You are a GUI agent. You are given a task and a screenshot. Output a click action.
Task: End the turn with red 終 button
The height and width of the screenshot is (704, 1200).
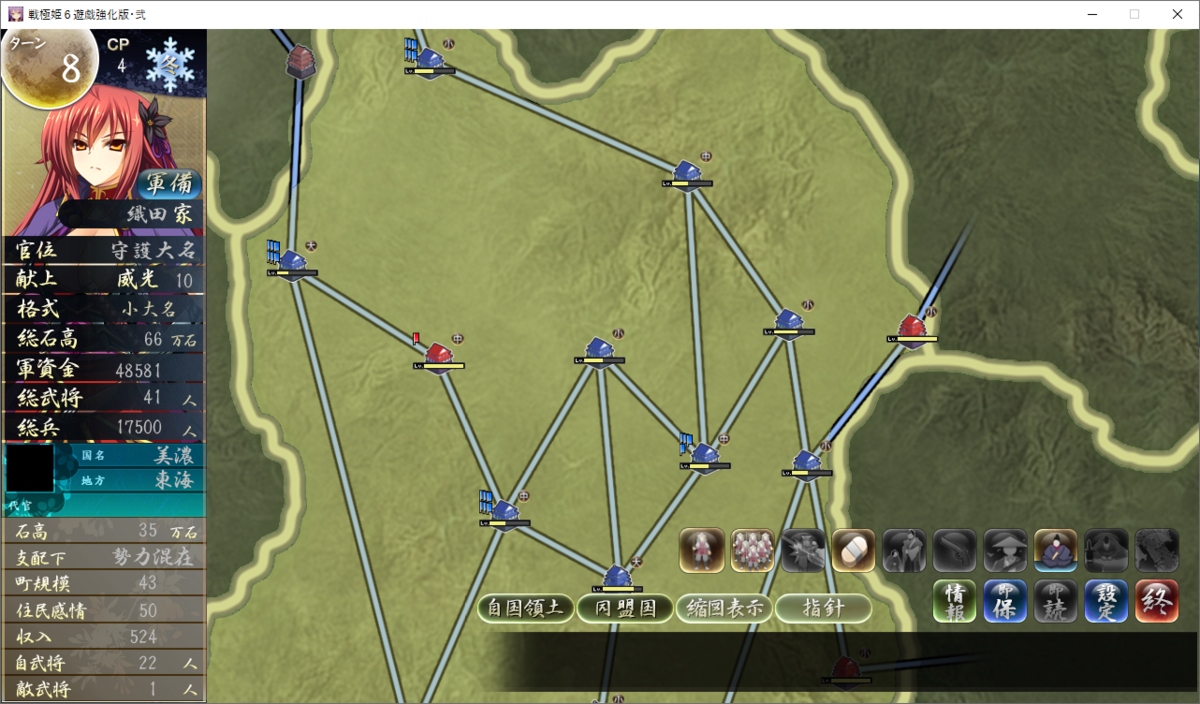[x=1156, y=600]
